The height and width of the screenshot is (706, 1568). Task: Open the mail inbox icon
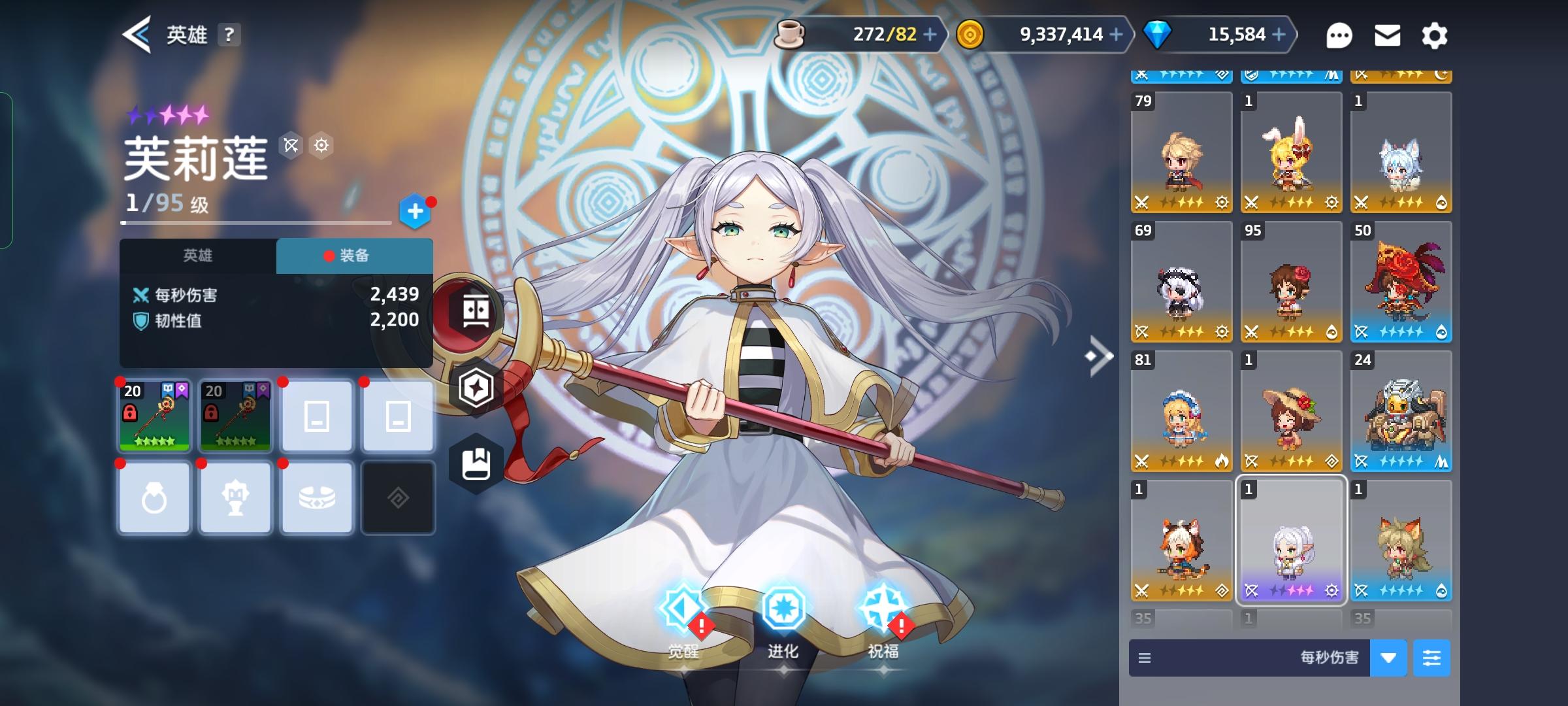[x=1387, y=35]
